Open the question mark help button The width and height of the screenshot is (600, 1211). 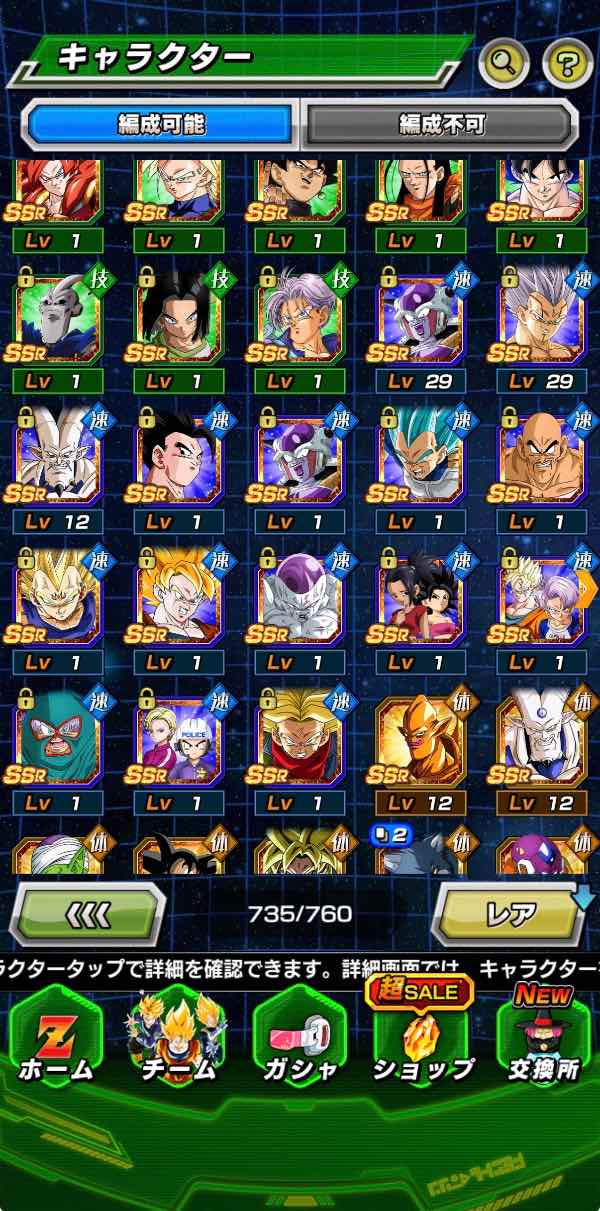(567, 64)
